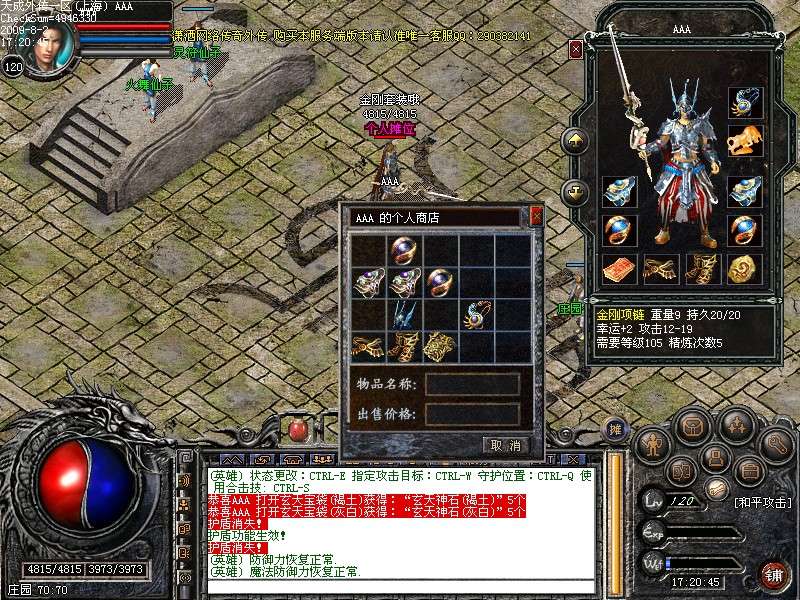Image resolution: width=800 pixels, height=600 pixels.
Task: Click the red 铺 shop button
Action: (772, 572)
